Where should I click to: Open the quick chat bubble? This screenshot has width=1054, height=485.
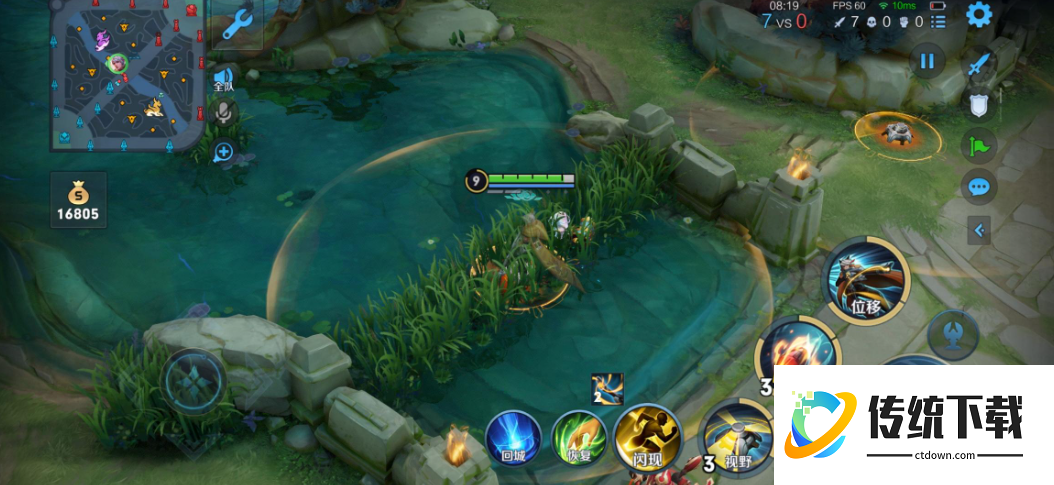coord(978,187)
